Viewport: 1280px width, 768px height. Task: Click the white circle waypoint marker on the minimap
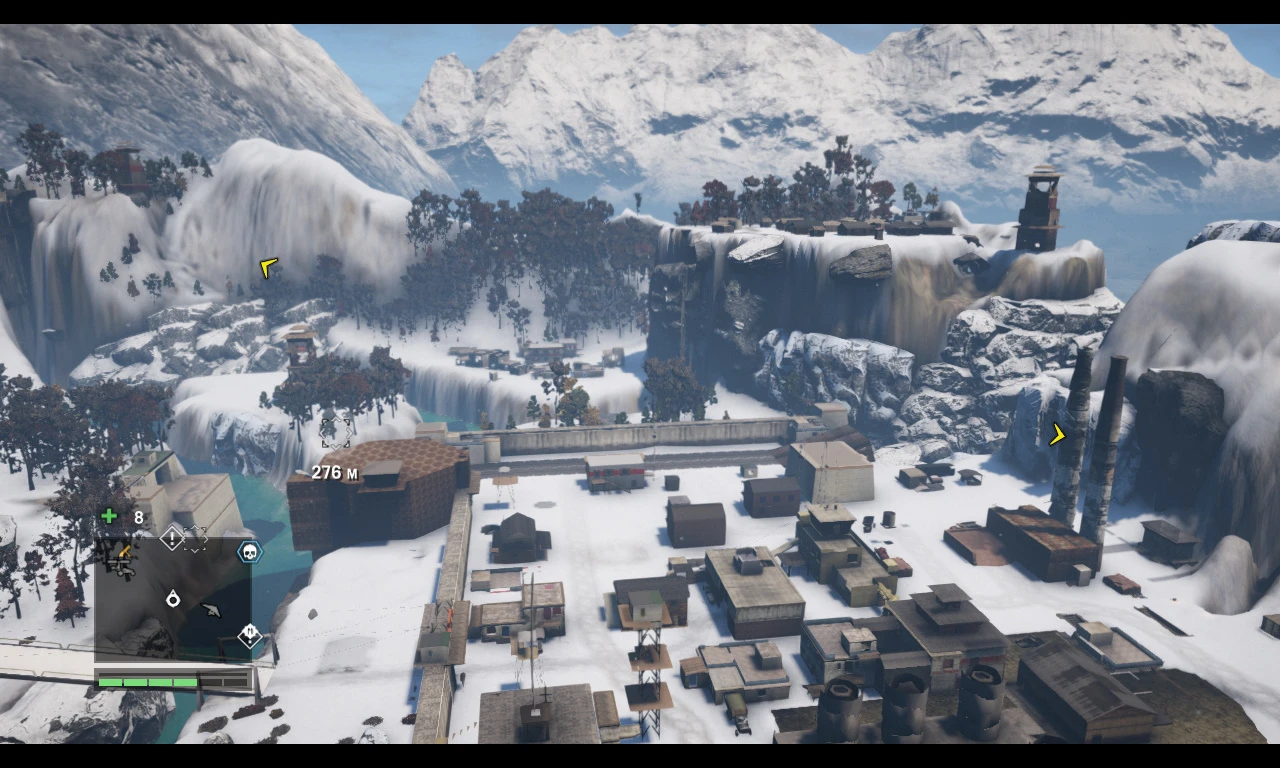tap(173, 599)
